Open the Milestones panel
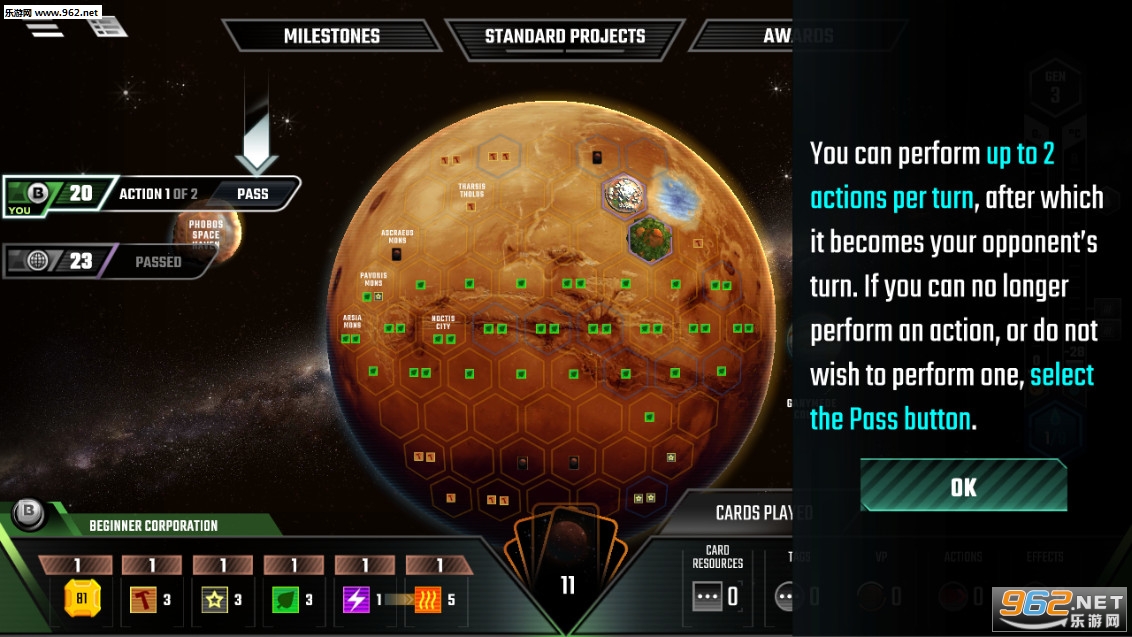Screen dimensions: 1132x637 tap(331, 36)
